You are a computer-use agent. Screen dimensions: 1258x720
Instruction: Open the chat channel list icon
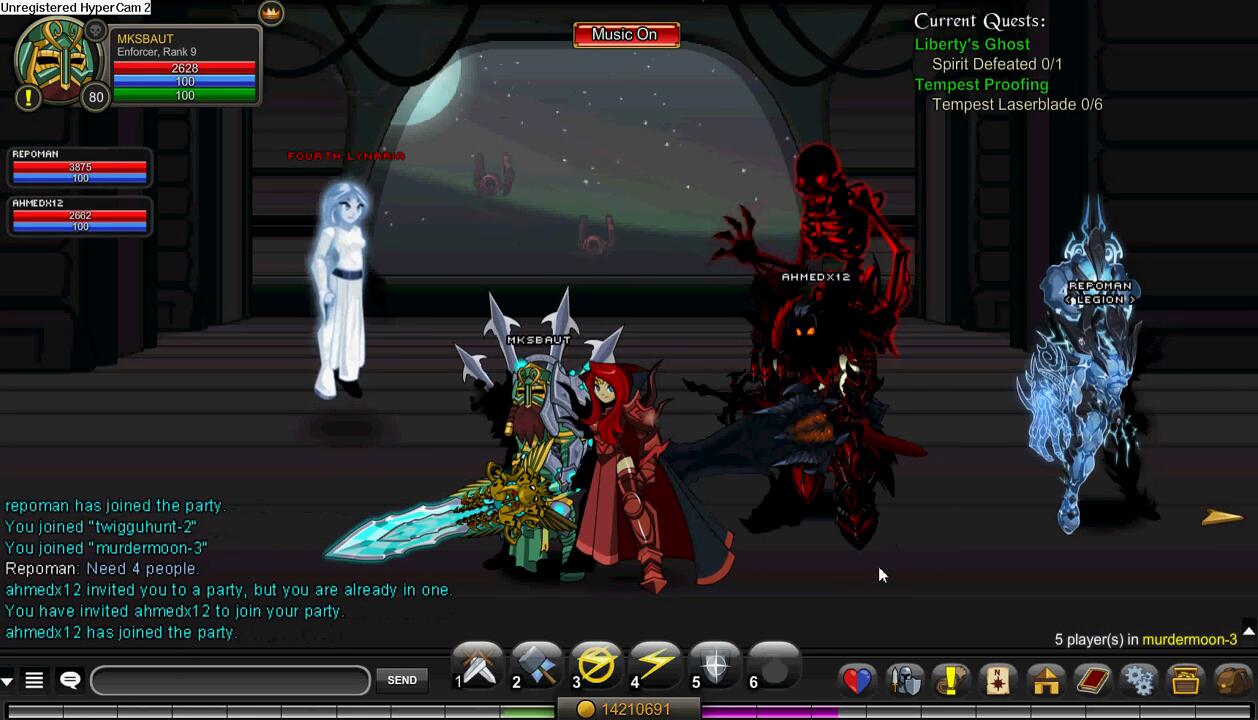[34, 681]
